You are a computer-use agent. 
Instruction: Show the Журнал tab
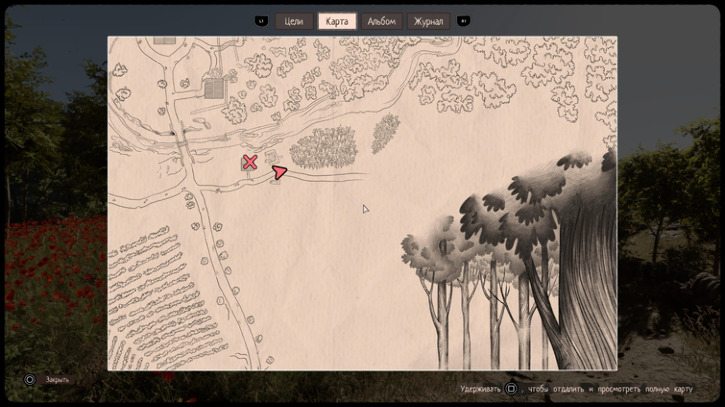(429, 21)
